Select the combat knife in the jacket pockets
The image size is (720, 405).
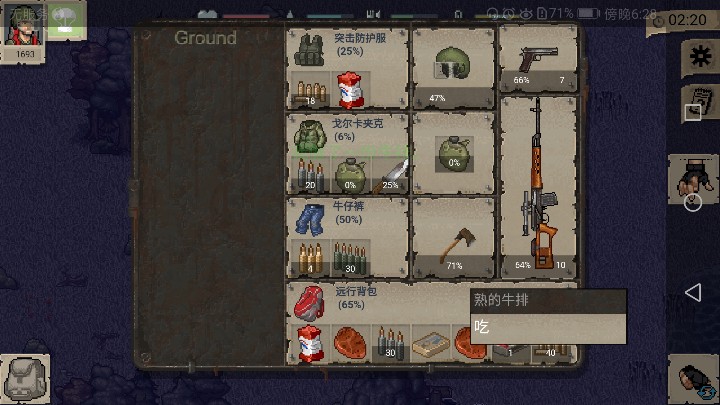pos(390,175)
